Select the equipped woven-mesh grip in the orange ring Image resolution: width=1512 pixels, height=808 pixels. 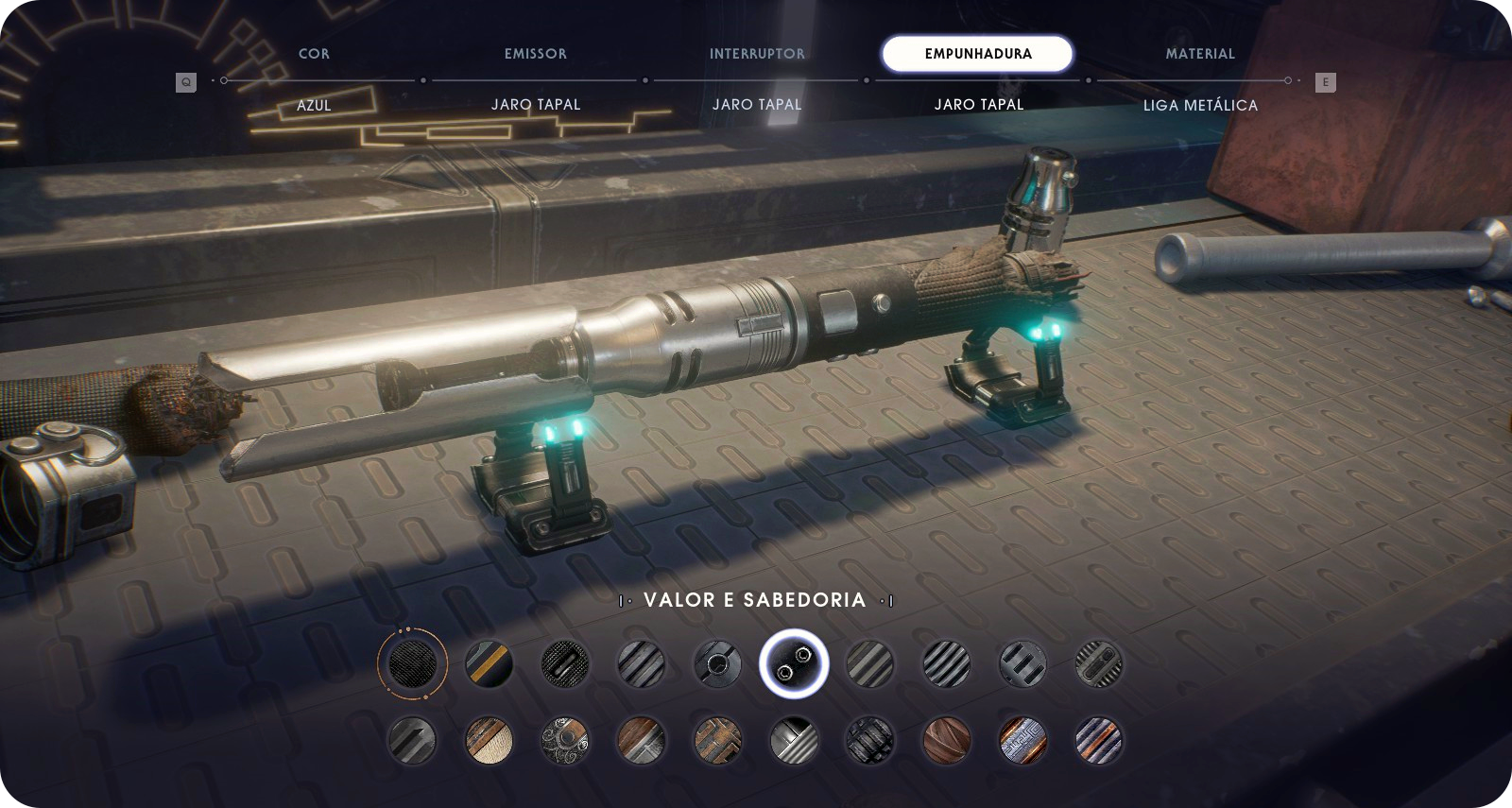point(413,663)
